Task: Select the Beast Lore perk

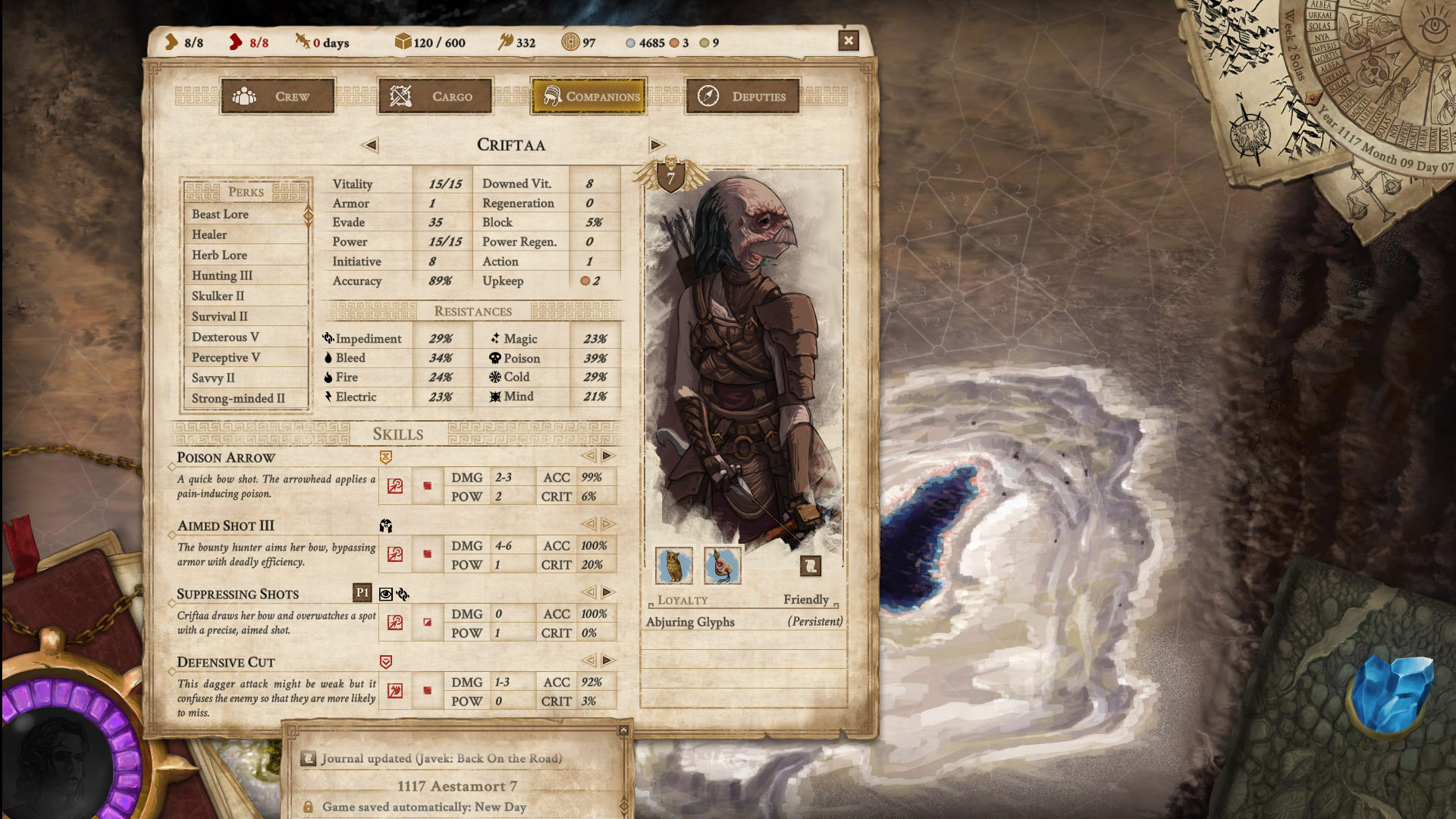Action: (x=220, y=215)
